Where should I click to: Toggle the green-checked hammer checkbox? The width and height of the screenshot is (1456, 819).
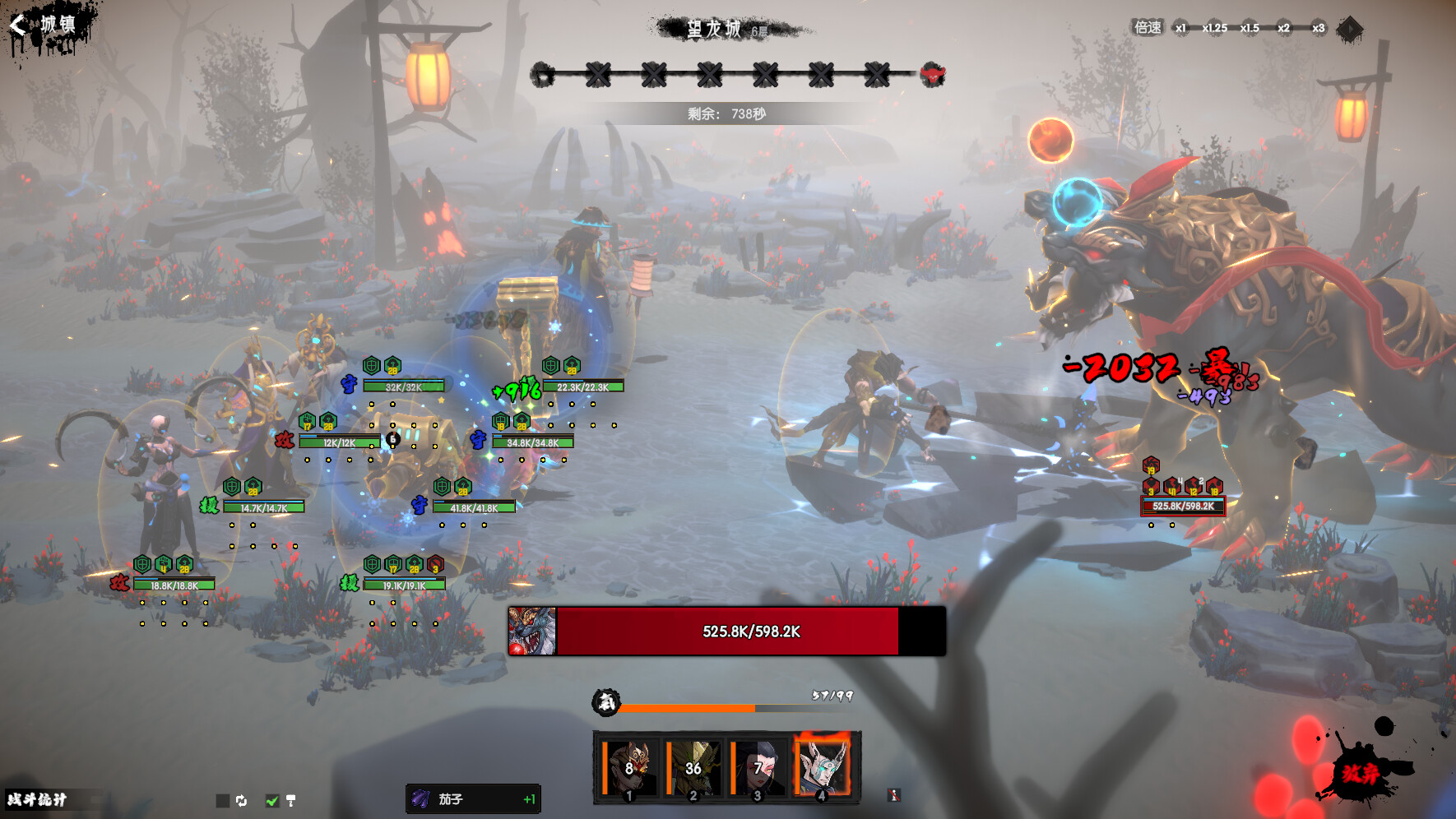tap(273, 800)
